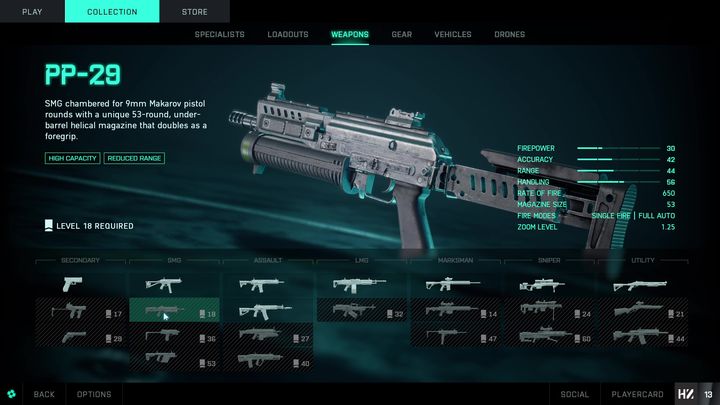Select the utility weapon locked at level 21

pos(643,313)
